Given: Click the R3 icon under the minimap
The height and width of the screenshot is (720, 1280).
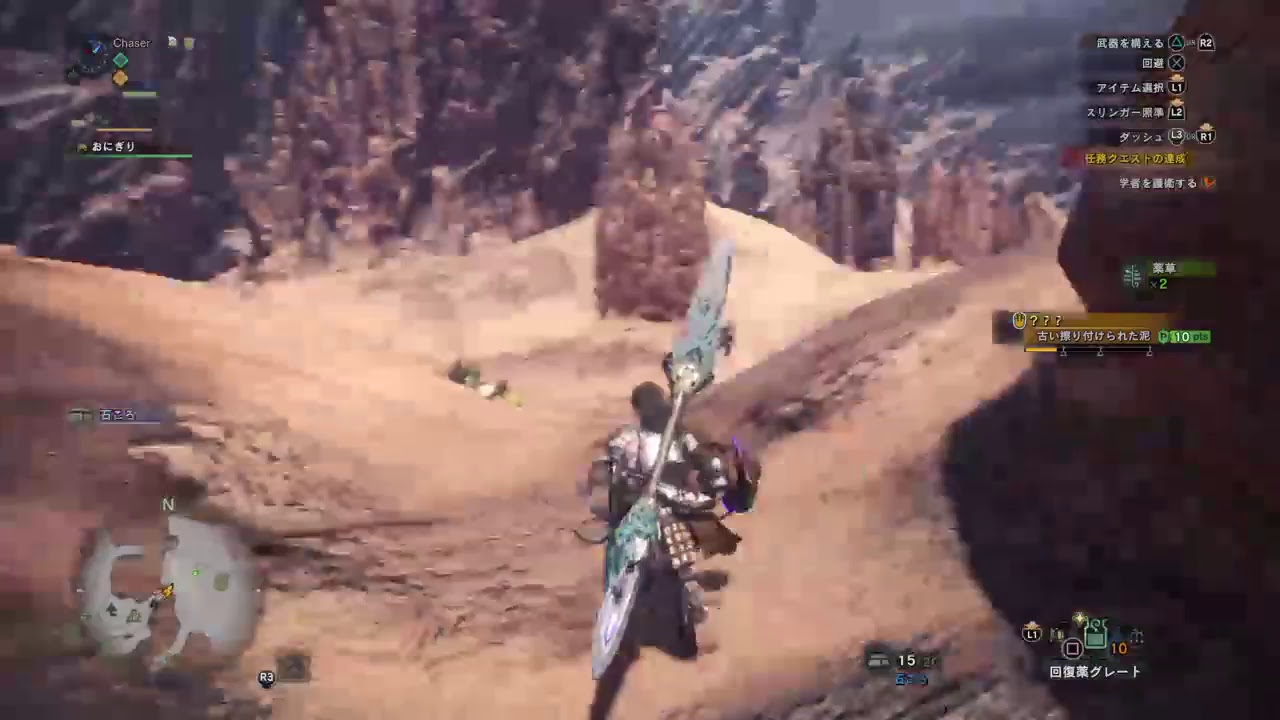Looking at the screenshot, I should [x=264, y=677].
